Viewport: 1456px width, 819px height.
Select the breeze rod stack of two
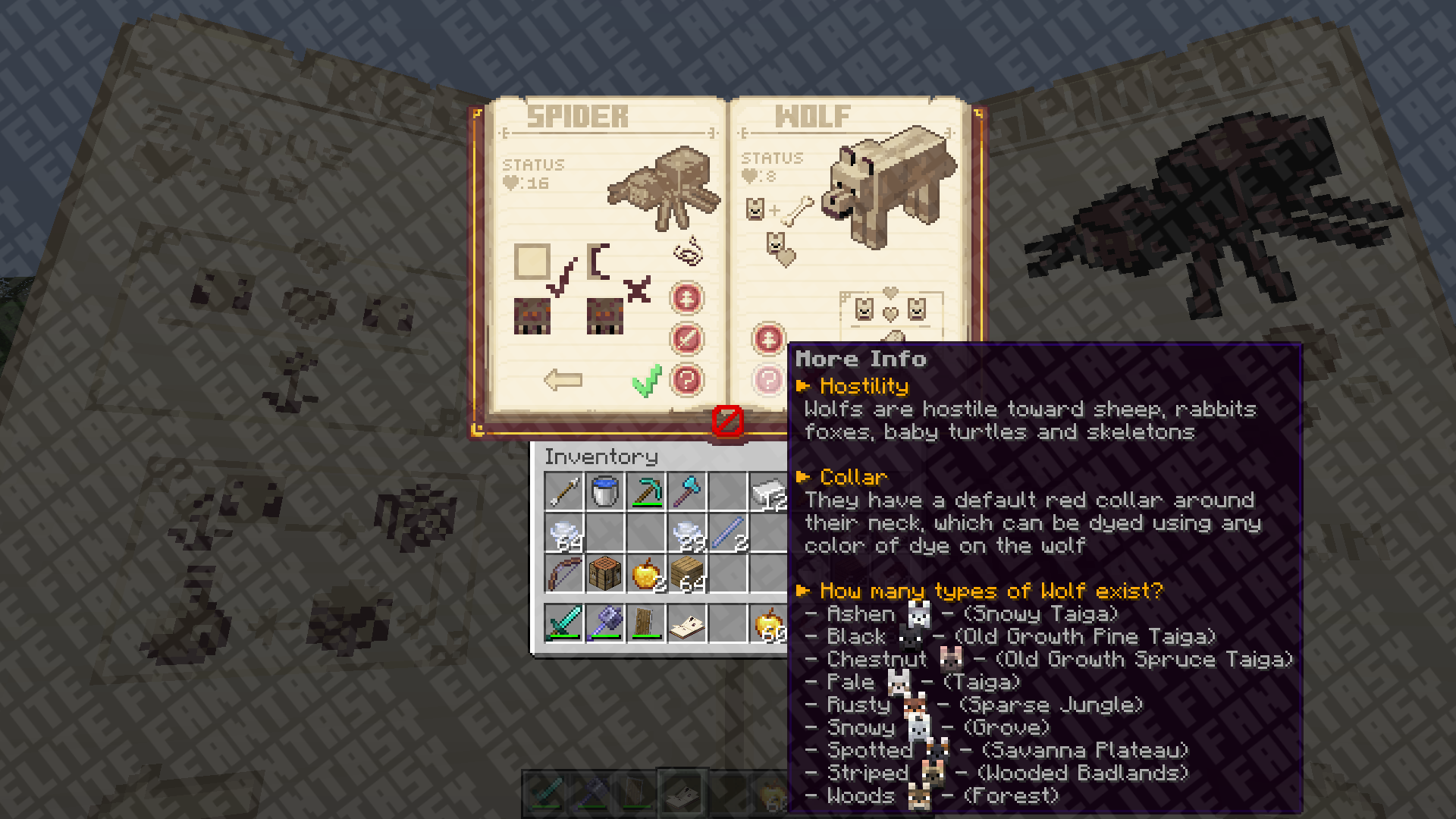pyautogui.click(x=728, y=532)
